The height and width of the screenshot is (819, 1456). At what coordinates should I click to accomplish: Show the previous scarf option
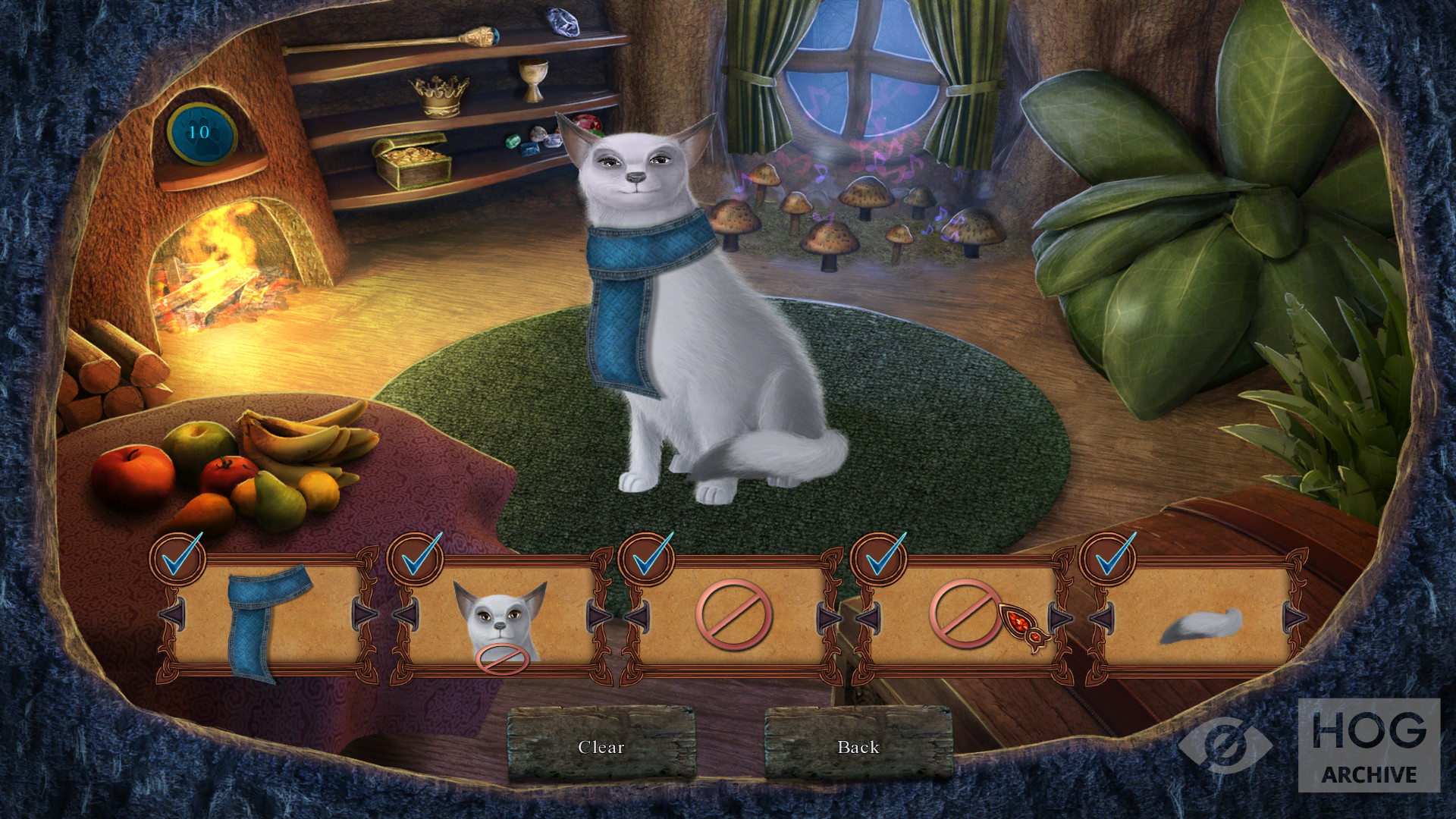171,614
